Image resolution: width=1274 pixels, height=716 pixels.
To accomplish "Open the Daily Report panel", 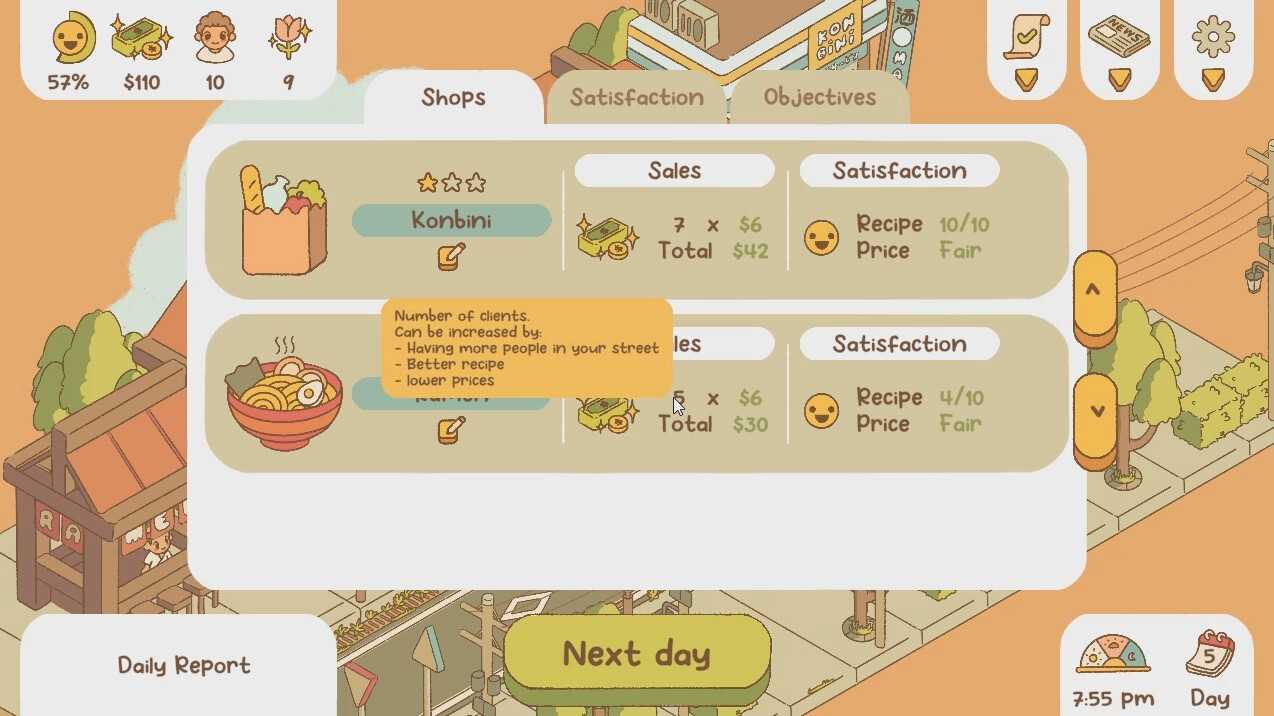I will click(184, 665).
